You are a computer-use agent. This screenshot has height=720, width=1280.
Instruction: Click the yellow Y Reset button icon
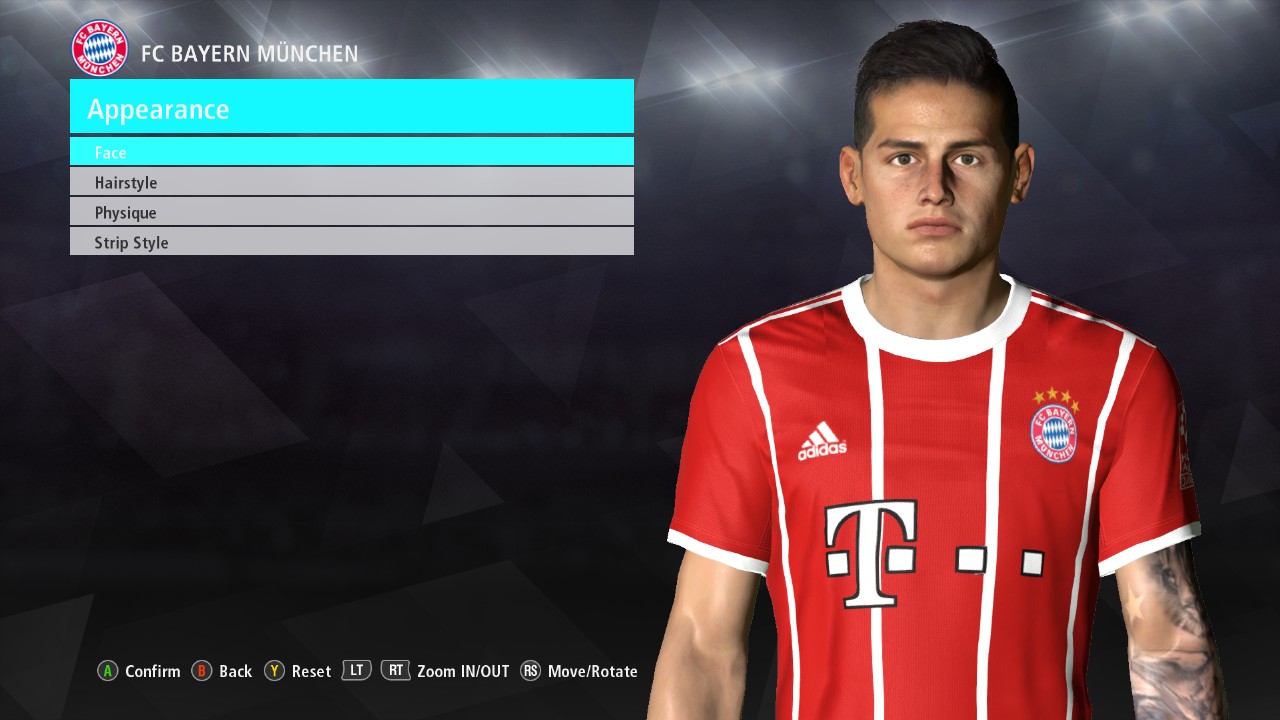click(x=273, y=671)
